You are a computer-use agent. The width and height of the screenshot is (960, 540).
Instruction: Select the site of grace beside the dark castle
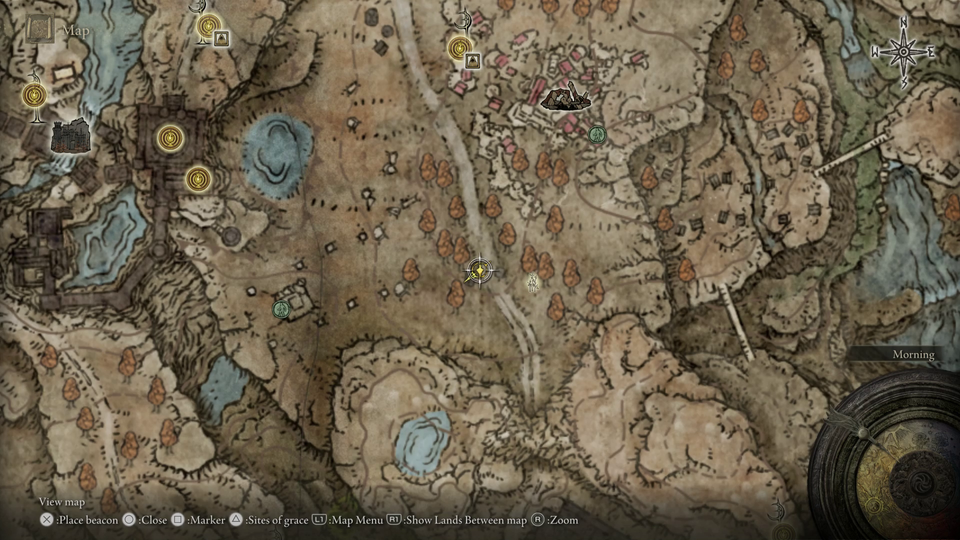(x=35, y=95)
